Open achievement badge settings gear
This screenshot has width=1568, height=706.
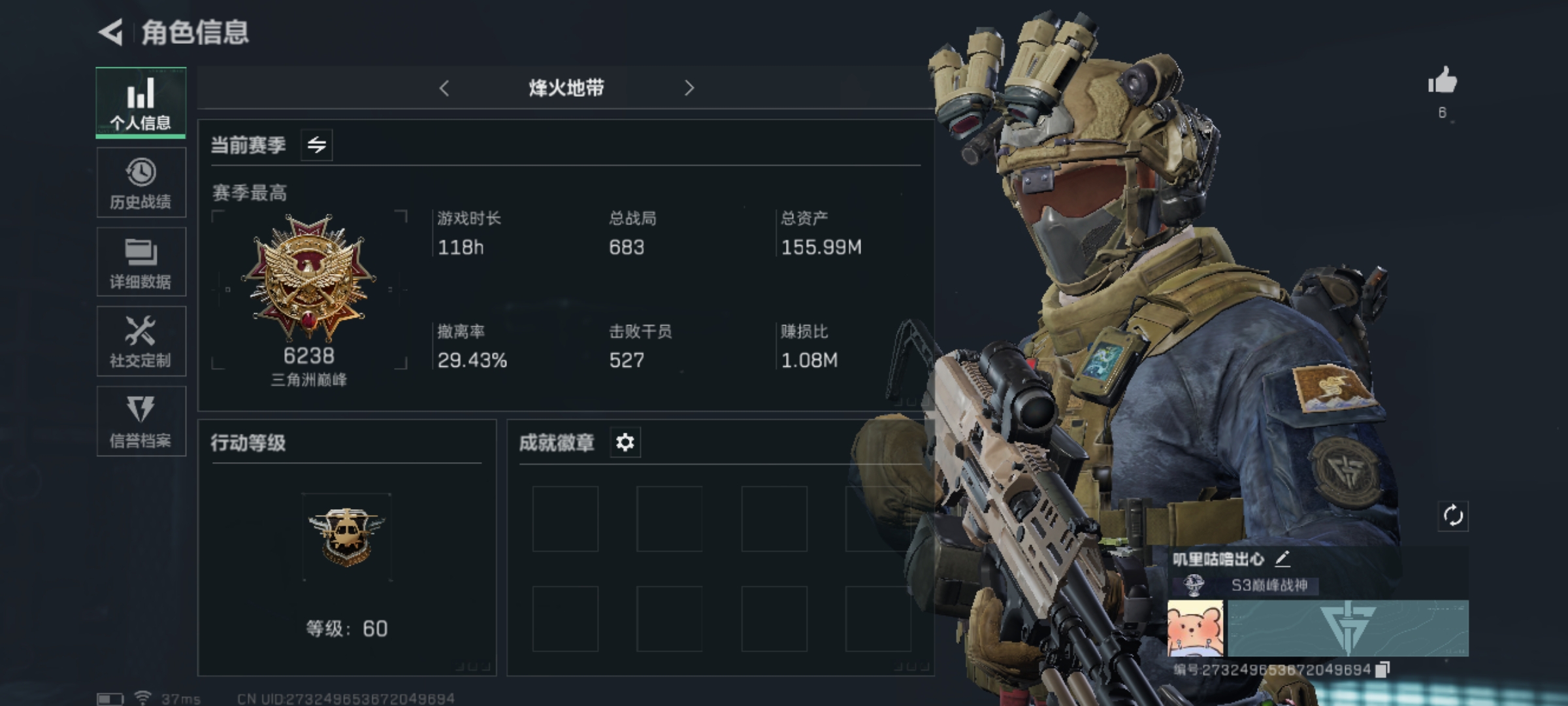point(625,443)
